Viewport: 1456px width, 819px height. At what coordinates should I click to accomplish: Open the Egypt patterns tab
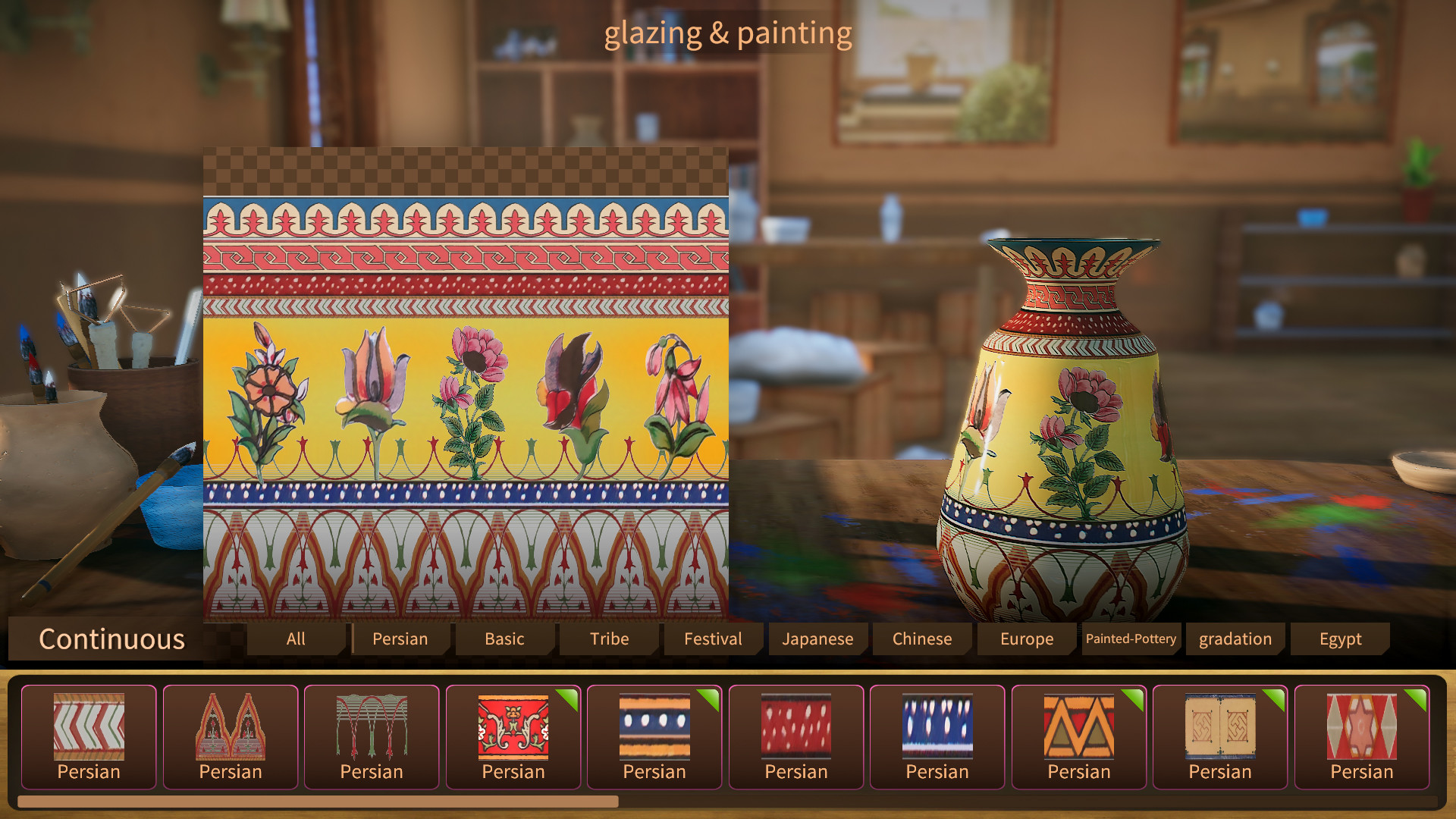tap(1339, 639)
